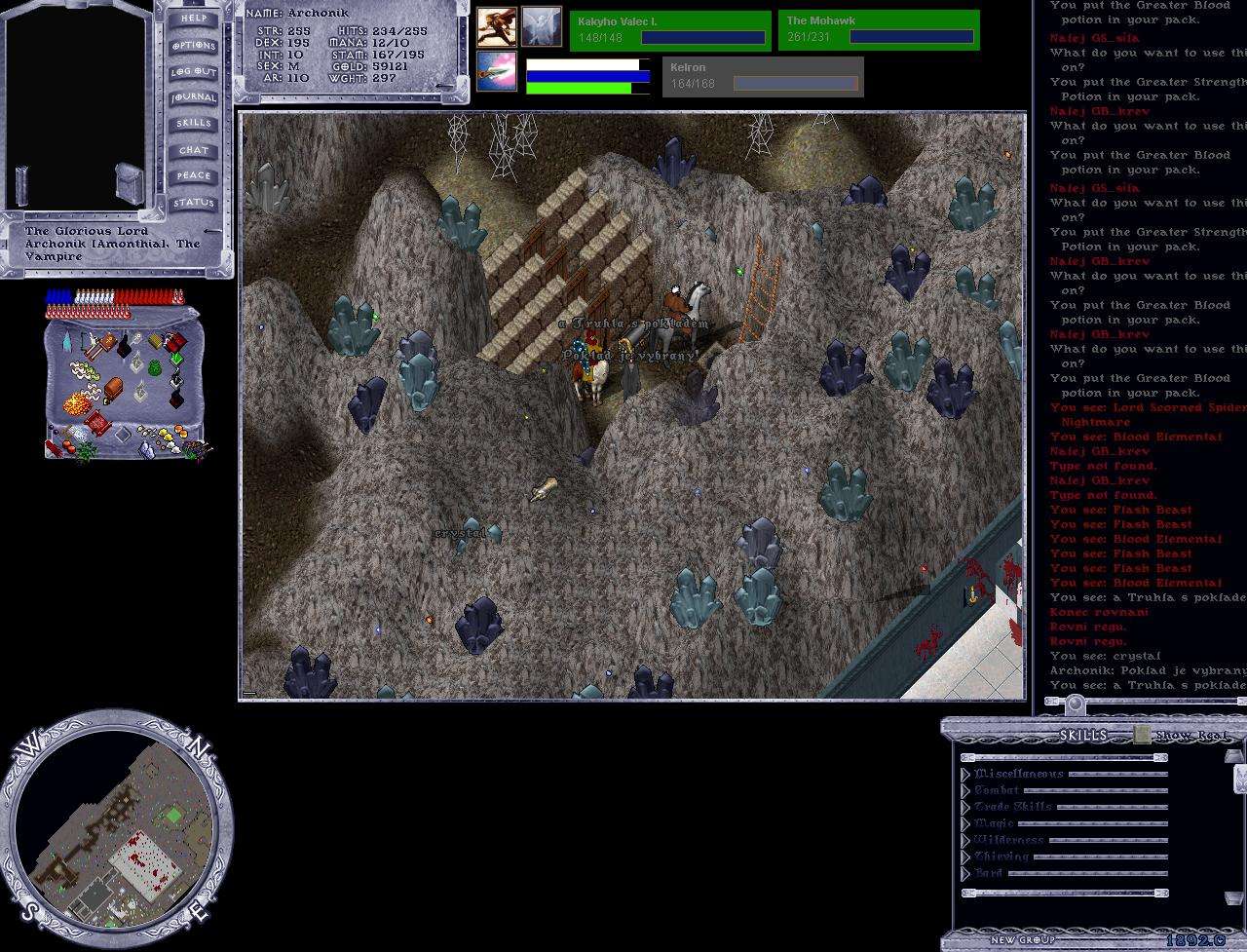Click the Log Out button

pos(193,72)
